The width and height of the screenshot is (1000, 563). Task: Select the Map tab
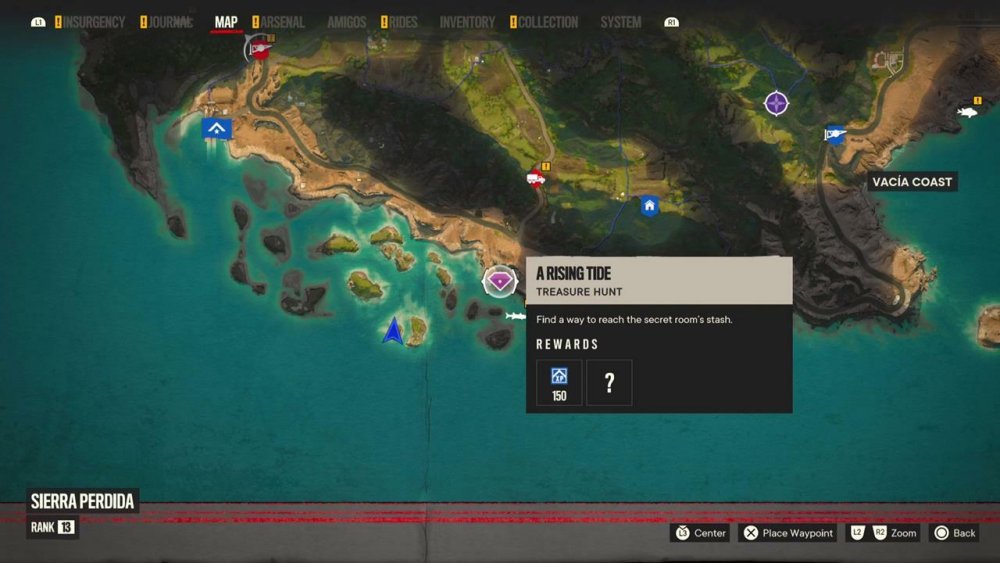(226, 22)
